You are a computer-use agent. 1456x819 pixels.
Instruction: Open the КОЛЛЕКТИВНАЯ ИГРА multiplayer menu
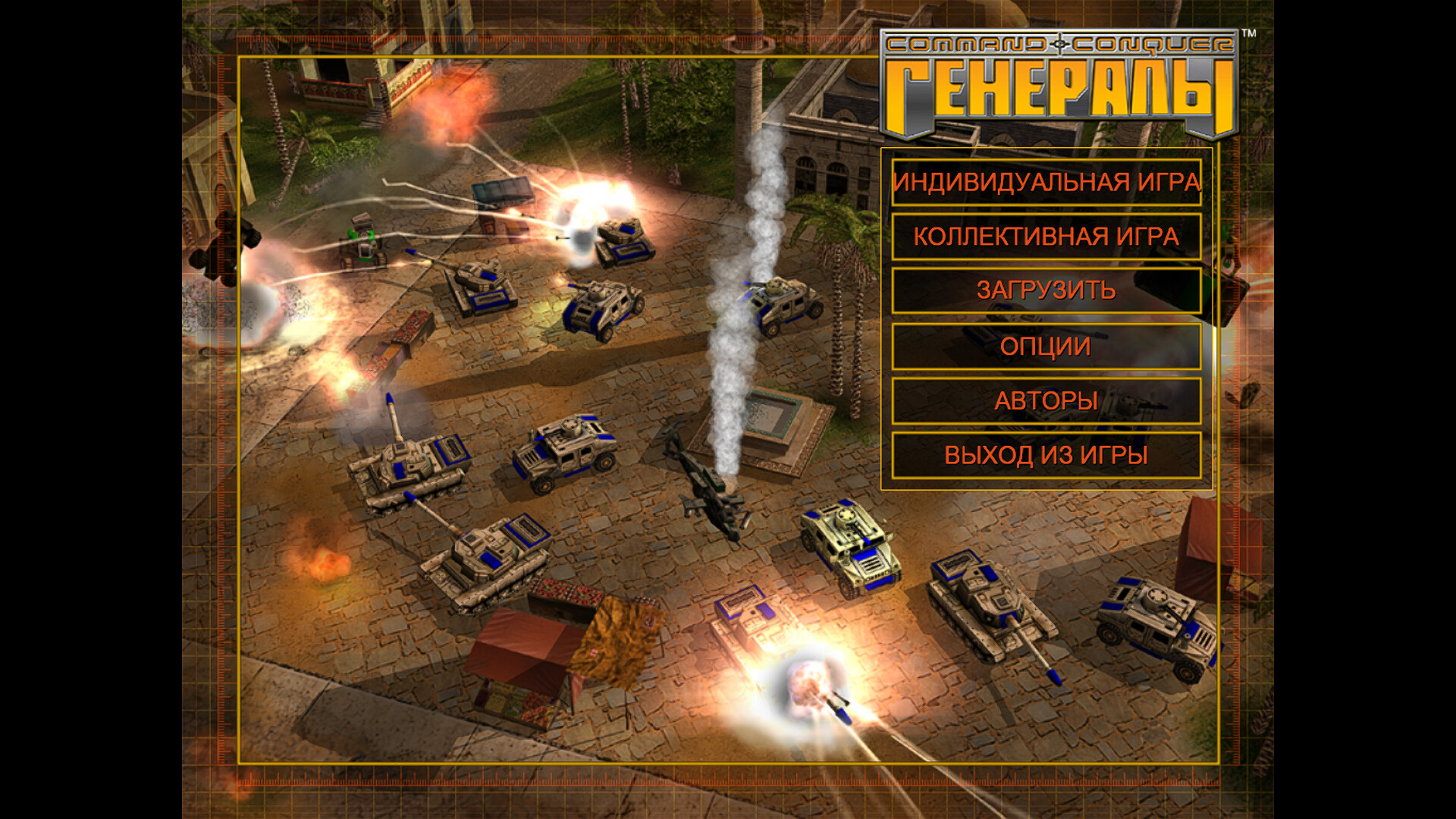coord(1046,237)
